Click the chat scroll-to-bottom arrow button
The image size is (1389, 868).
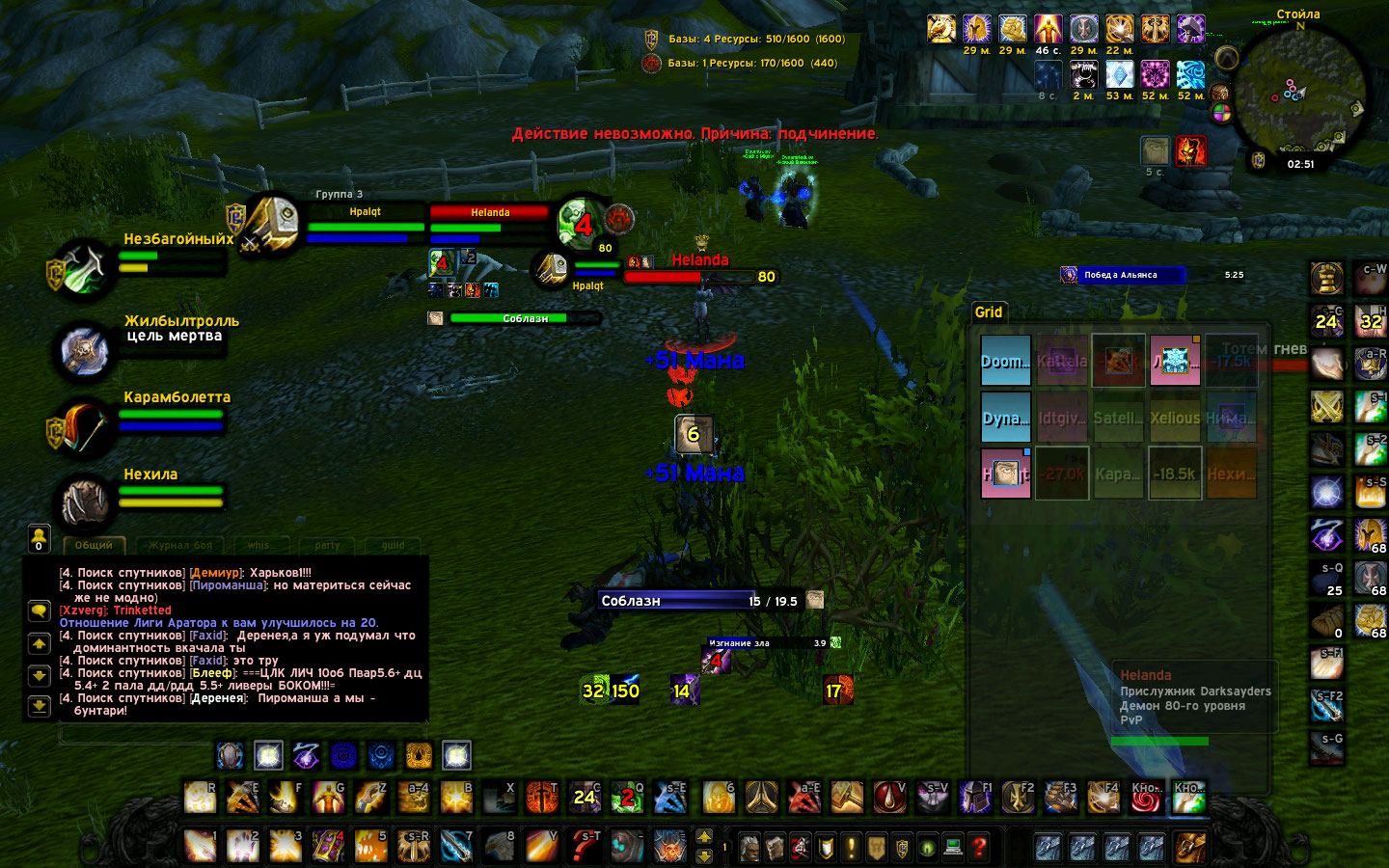coord(39,706)
